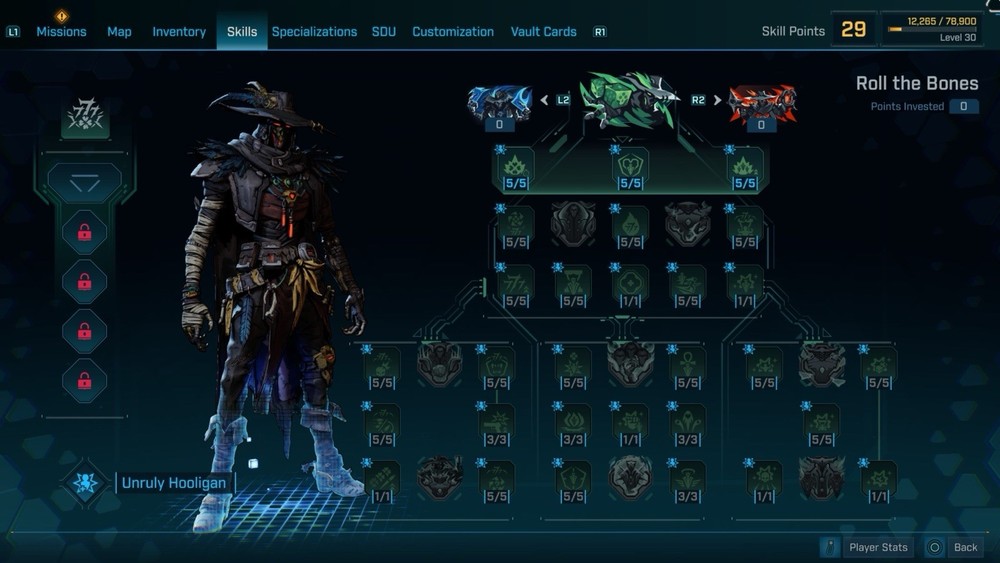Expand the downward arrow augment slot
The width and height of the screenshot is (1000, 563).
click(85, 183)
